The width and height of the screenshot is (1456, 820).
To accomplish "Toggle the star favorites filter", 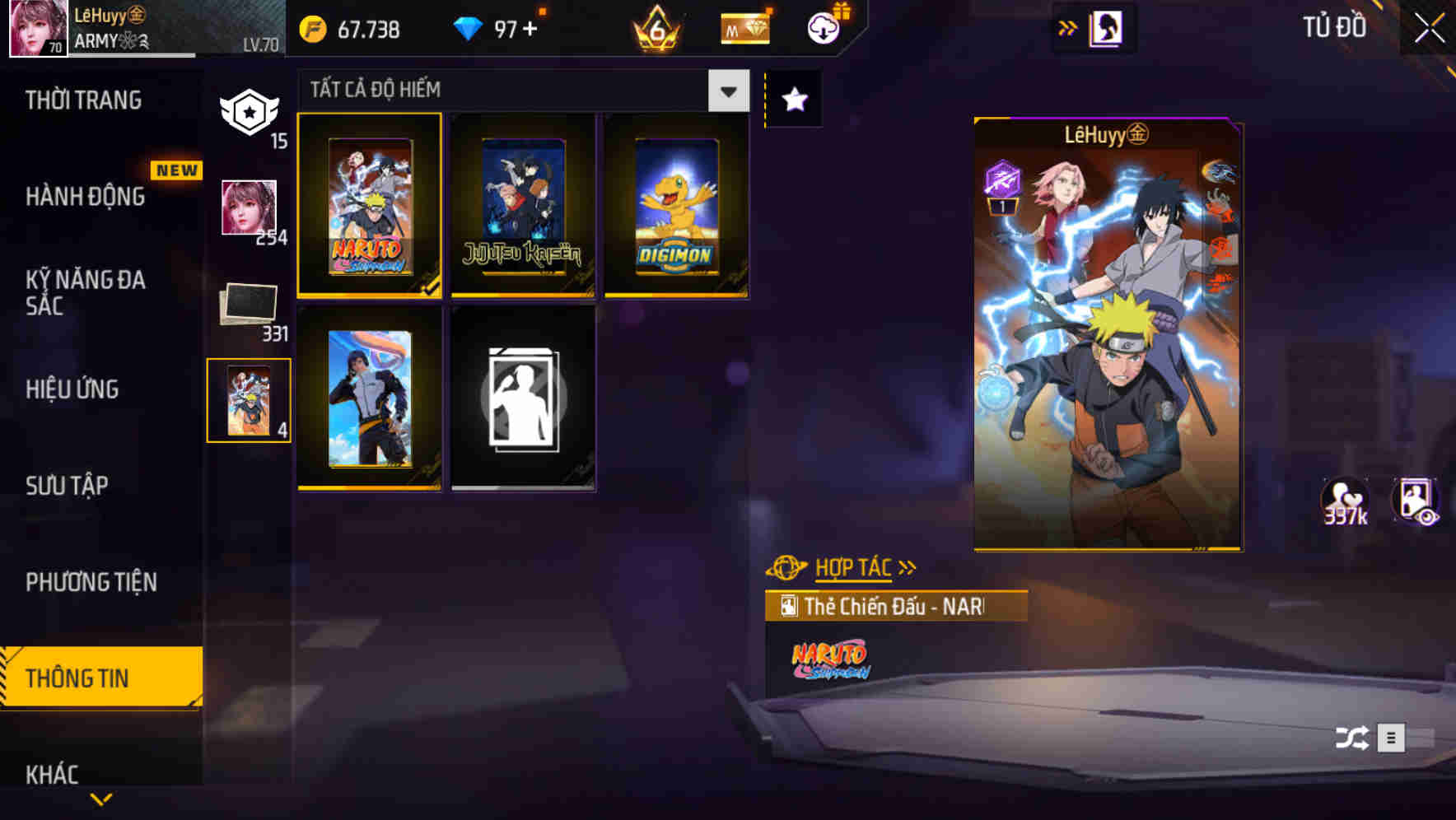I will 794,100.
